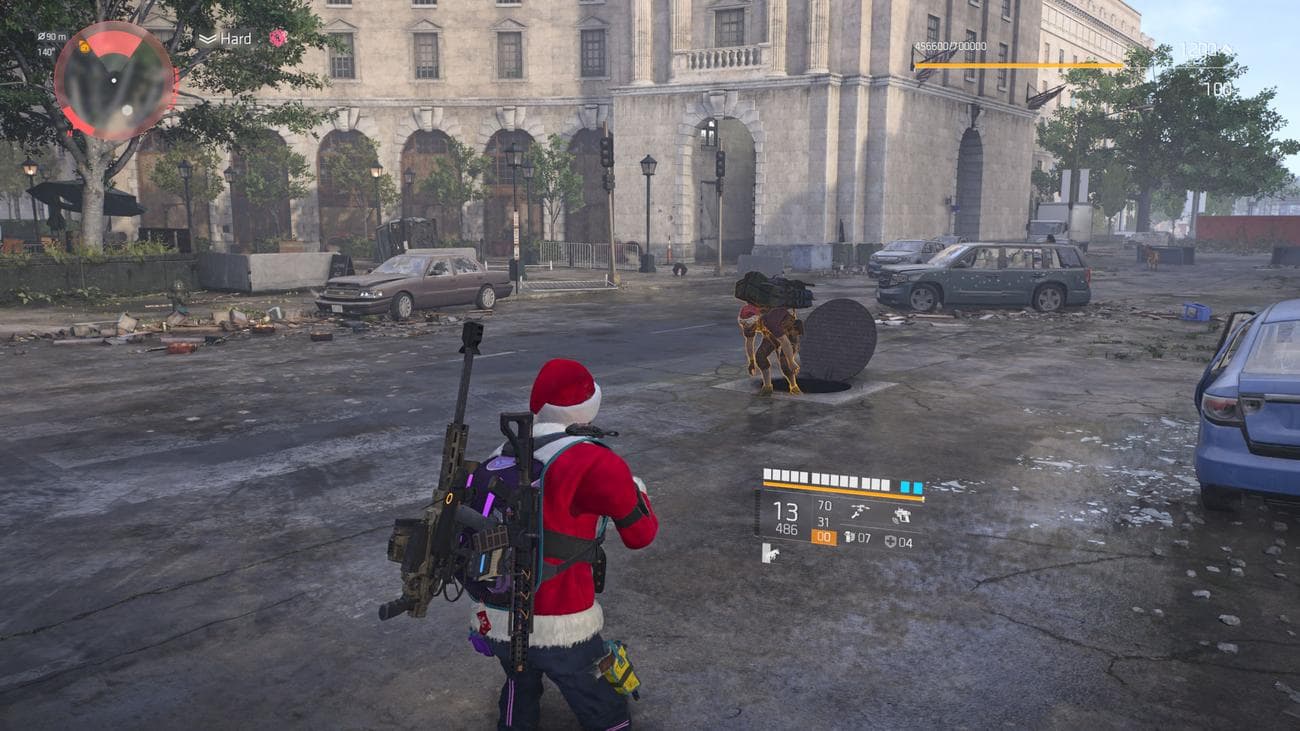Click the 140 degree heading readout
1300x731 pixels.
coord(46,52)
